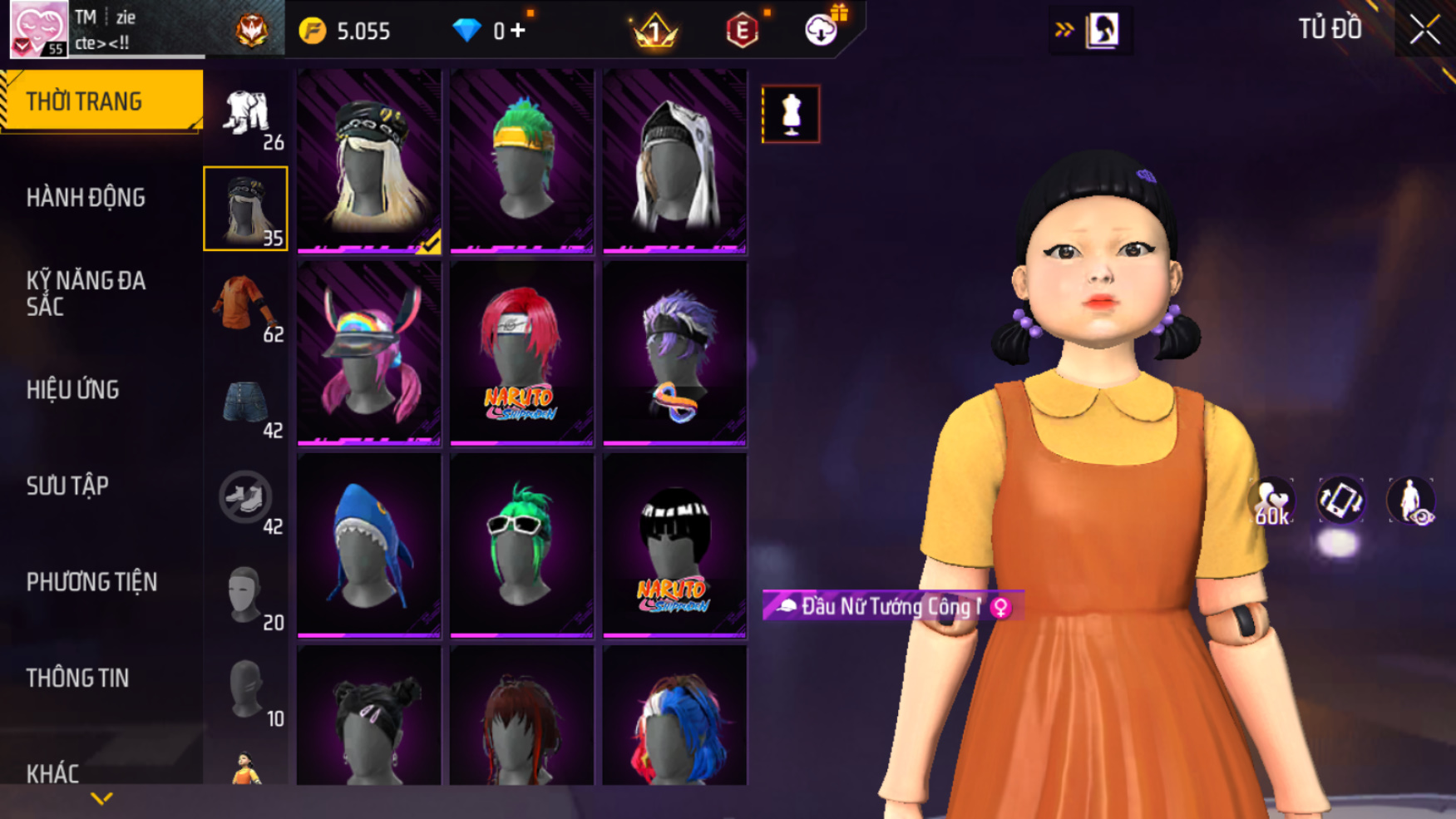Select the denim shorts bottoms category
This screenshot has height=819, width=1456.
click(245, 403)
